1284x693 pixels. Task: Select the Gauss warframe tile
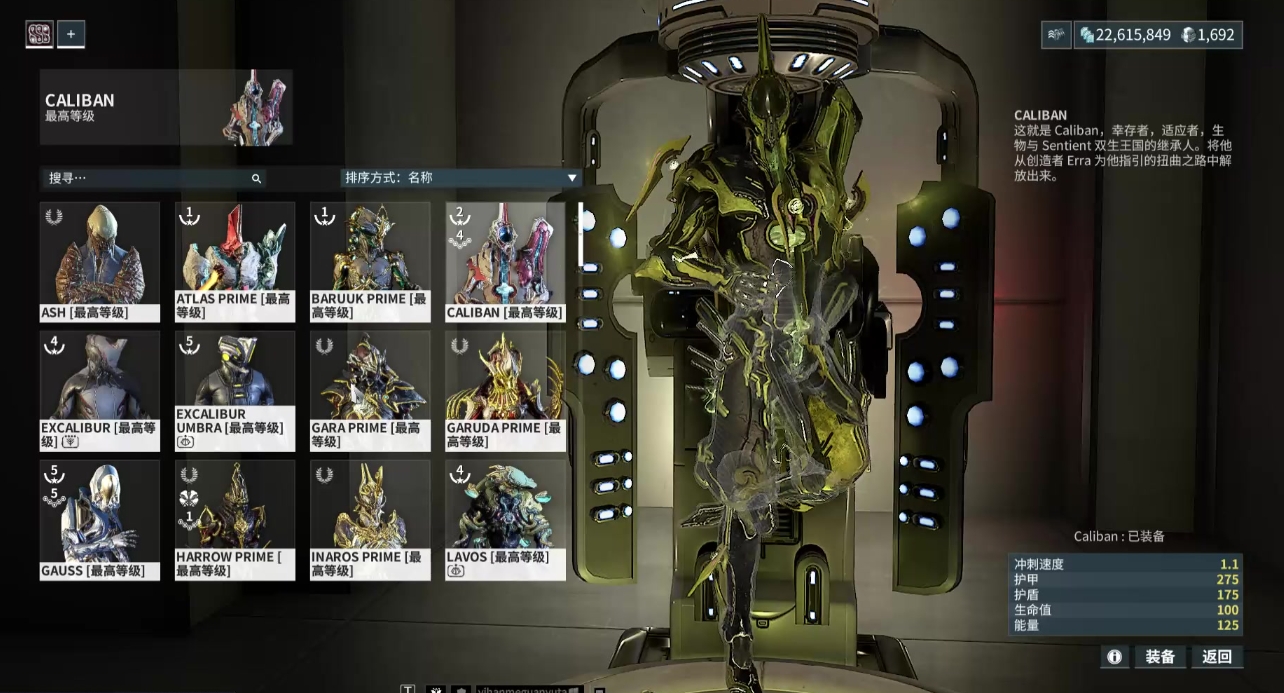point(99,520)
